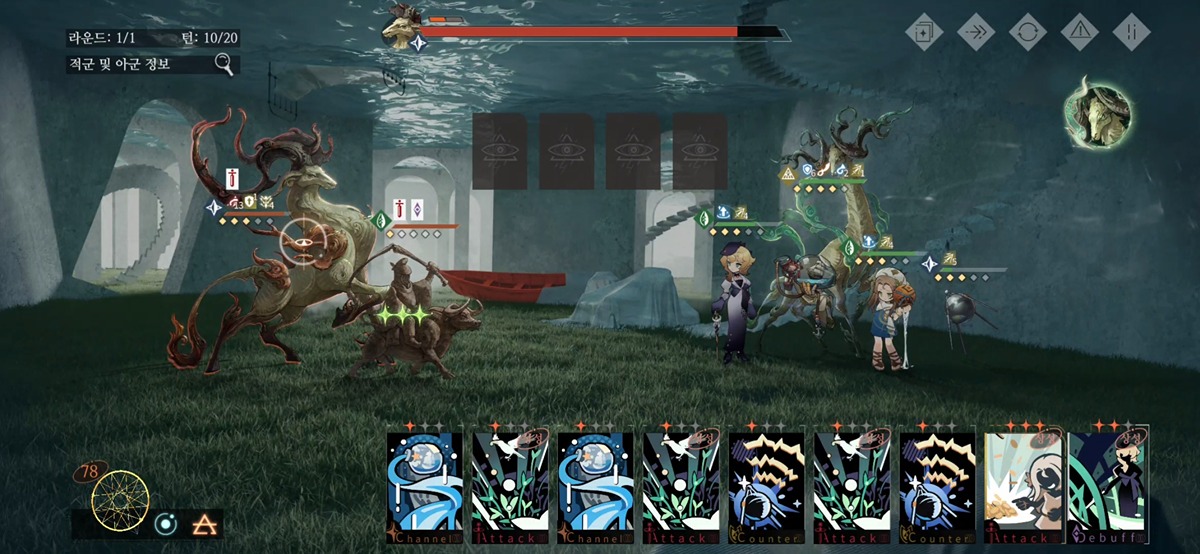Image resolution: width=1200 pixels, height=554 pixels.
Task: Click the orange triangle glyph icon
Action: point(205,523)
